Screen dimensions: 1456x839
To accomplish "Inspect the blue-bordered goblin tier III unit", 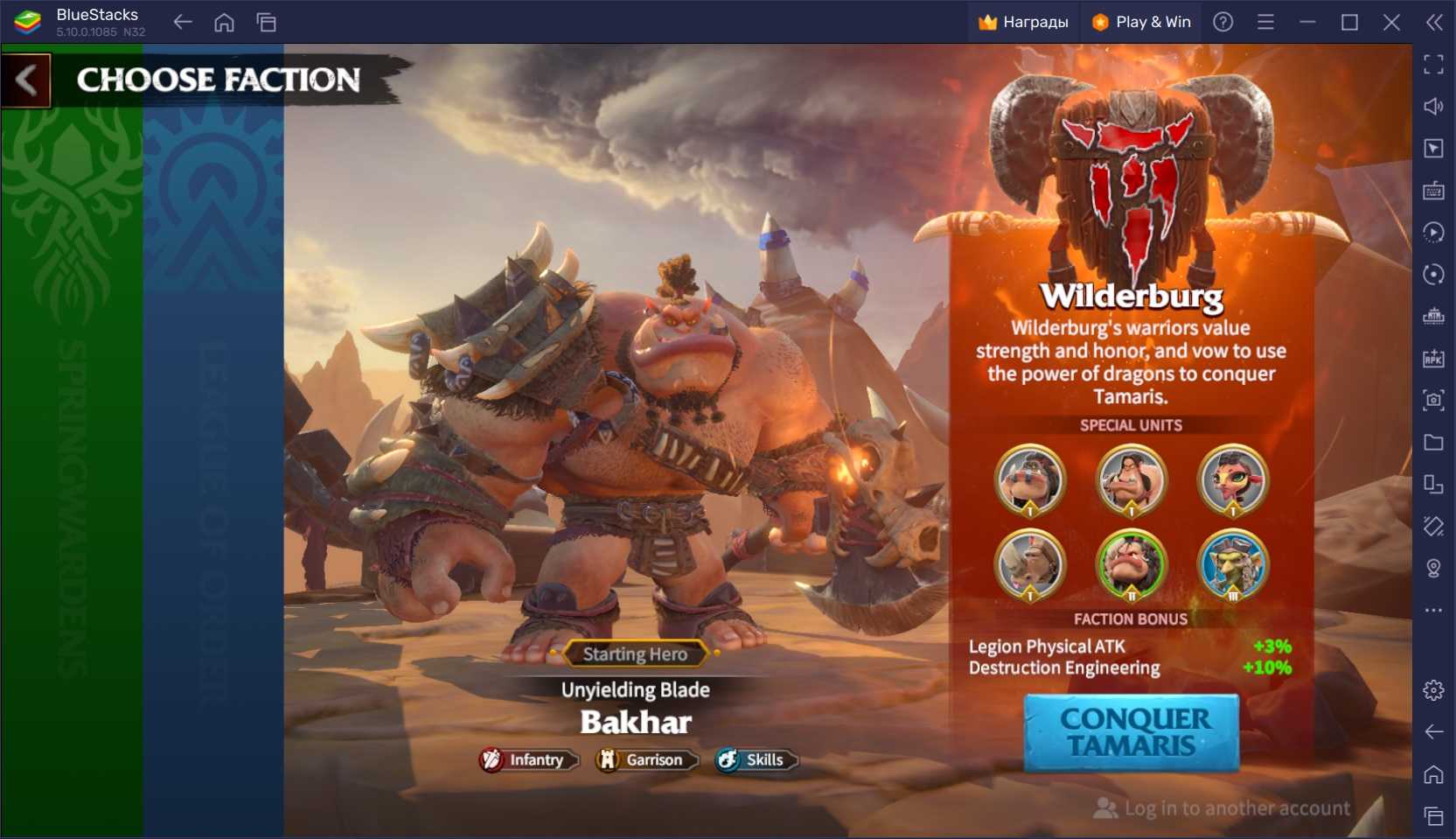I will tap(1232, 564).
